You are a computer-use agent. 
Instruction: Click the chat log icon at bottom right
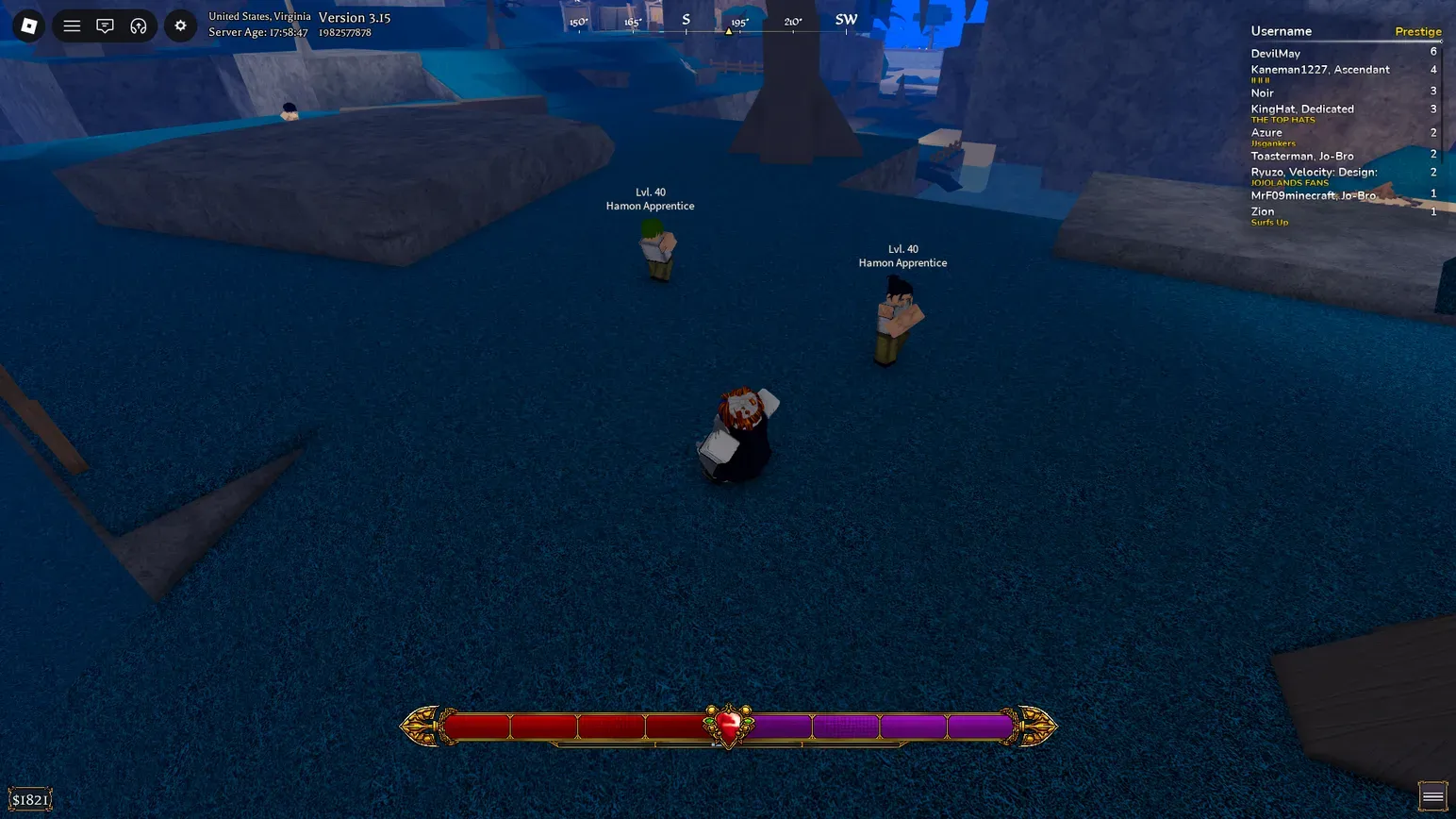1431,795
